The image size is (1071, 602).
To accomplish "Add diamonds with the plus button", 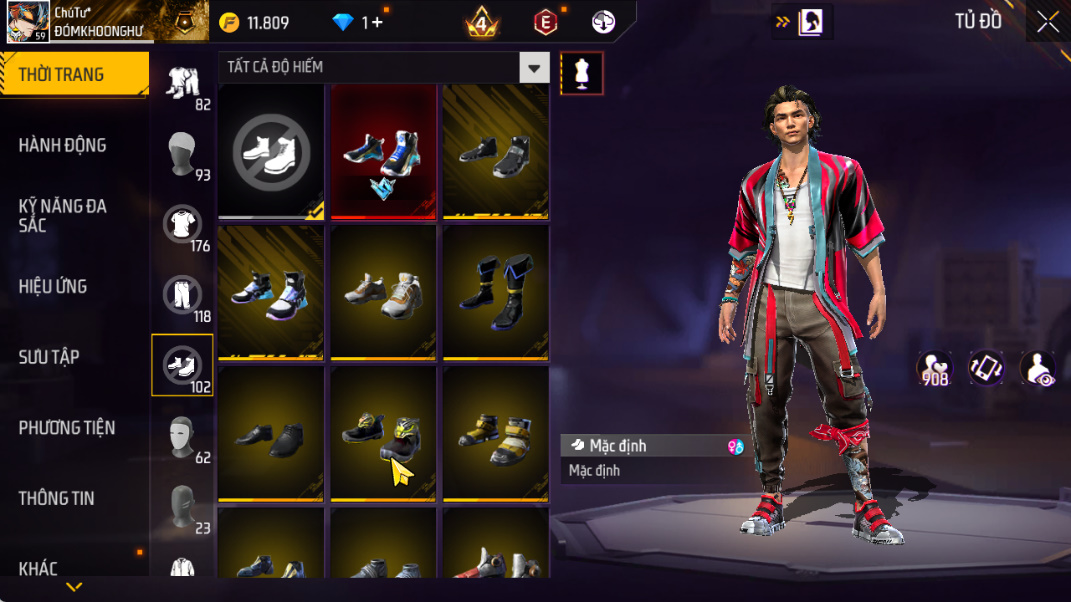I will (376, 22).
